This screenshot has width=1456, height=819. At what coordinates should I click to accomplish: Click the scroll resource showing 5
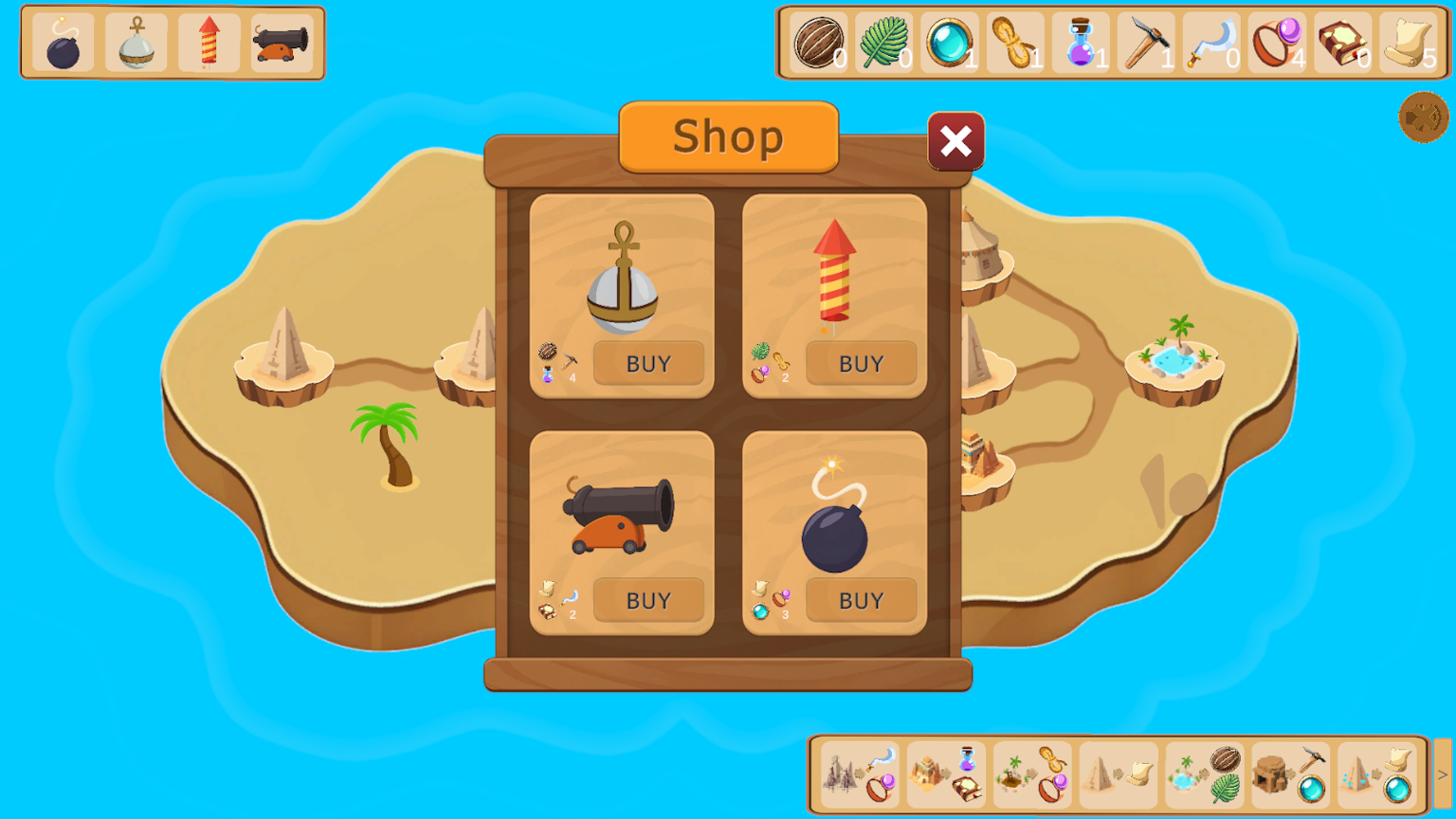[1408, 42]
